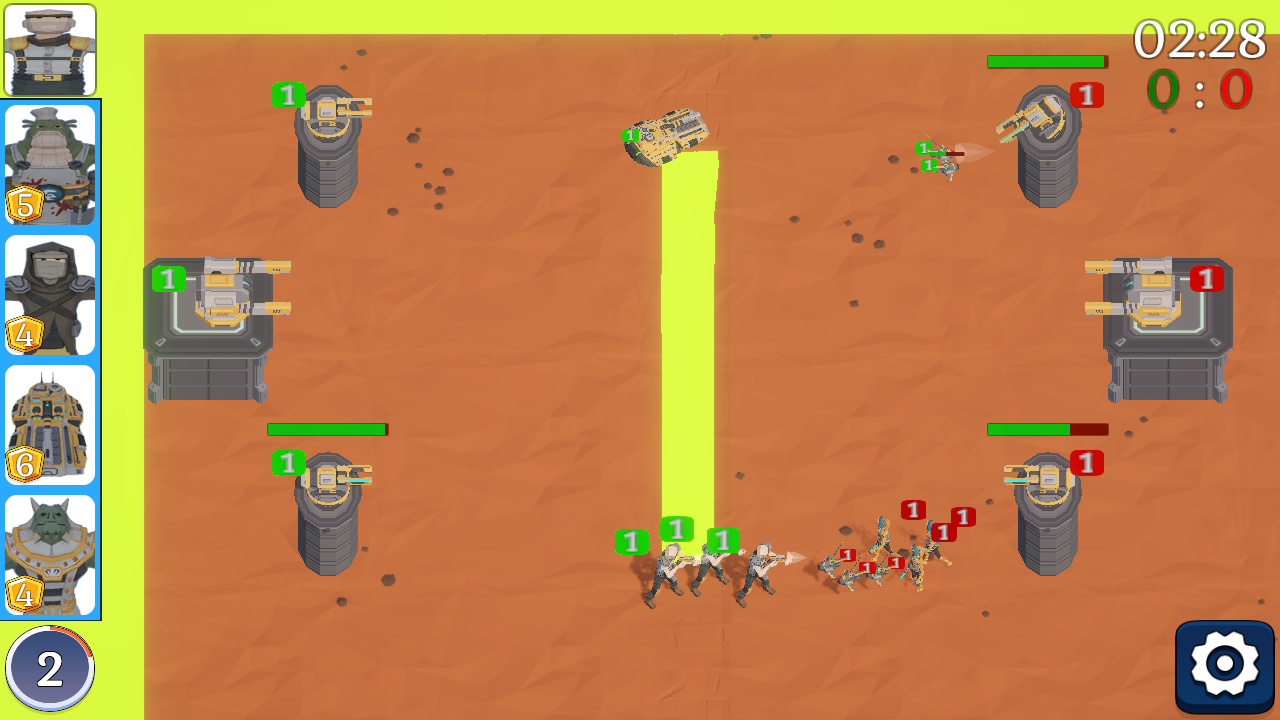1280x720 pixels.
Task: Click the full health bar above top-right turret
Action: pos(1048,61)
